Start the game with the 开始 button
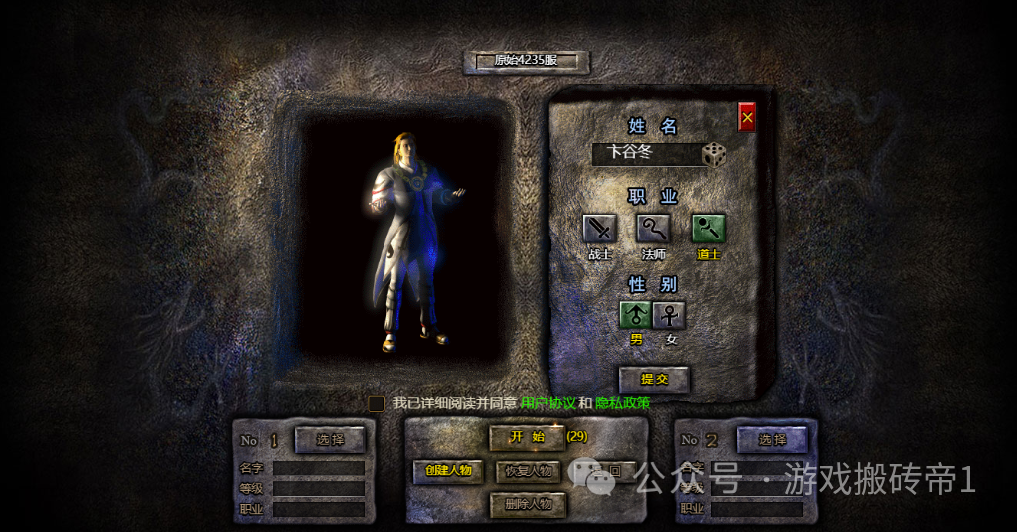The width and height of the screenshot is (1017, 532). [527, 437]
